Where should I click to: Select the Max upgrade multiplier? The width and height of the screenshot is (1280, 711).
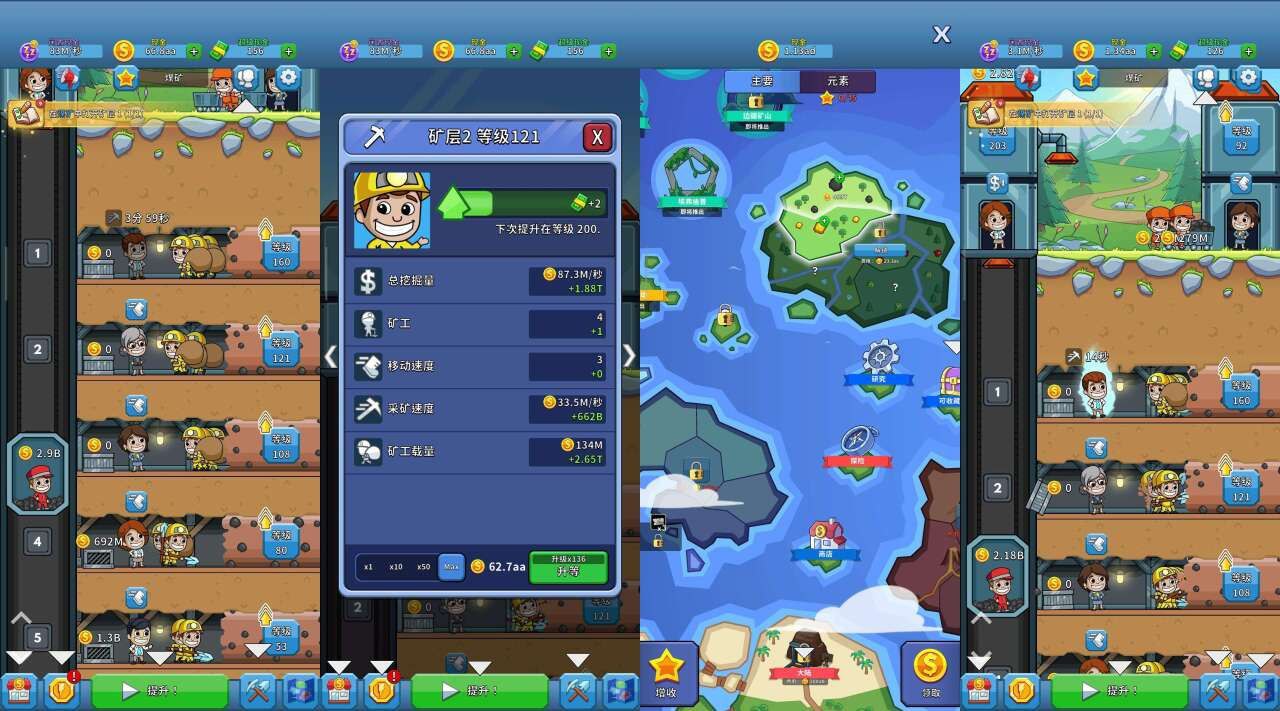pyautogui.click(x=451, y=567)
